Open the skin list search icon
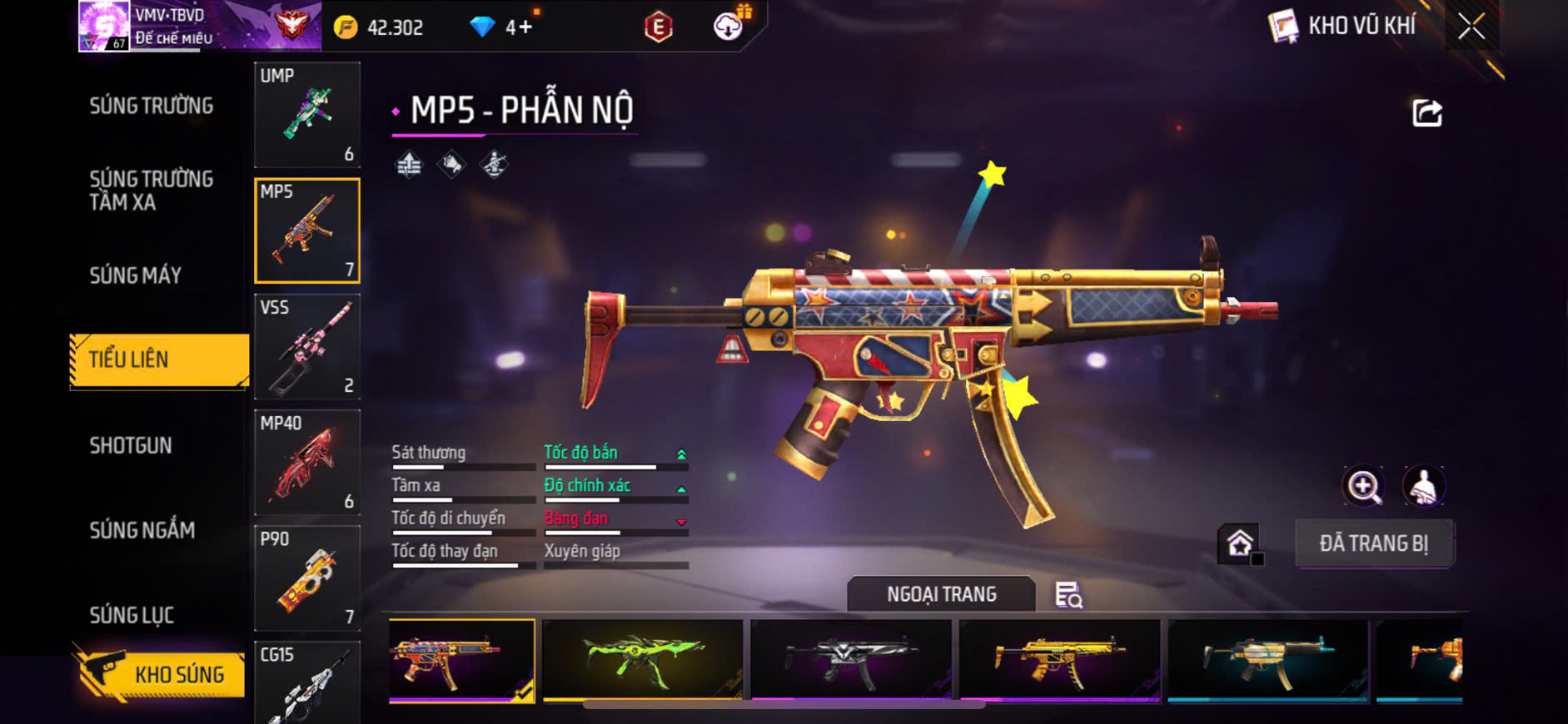The width and height of the screenshot is (1568, 724). [x=1068, y=595]
